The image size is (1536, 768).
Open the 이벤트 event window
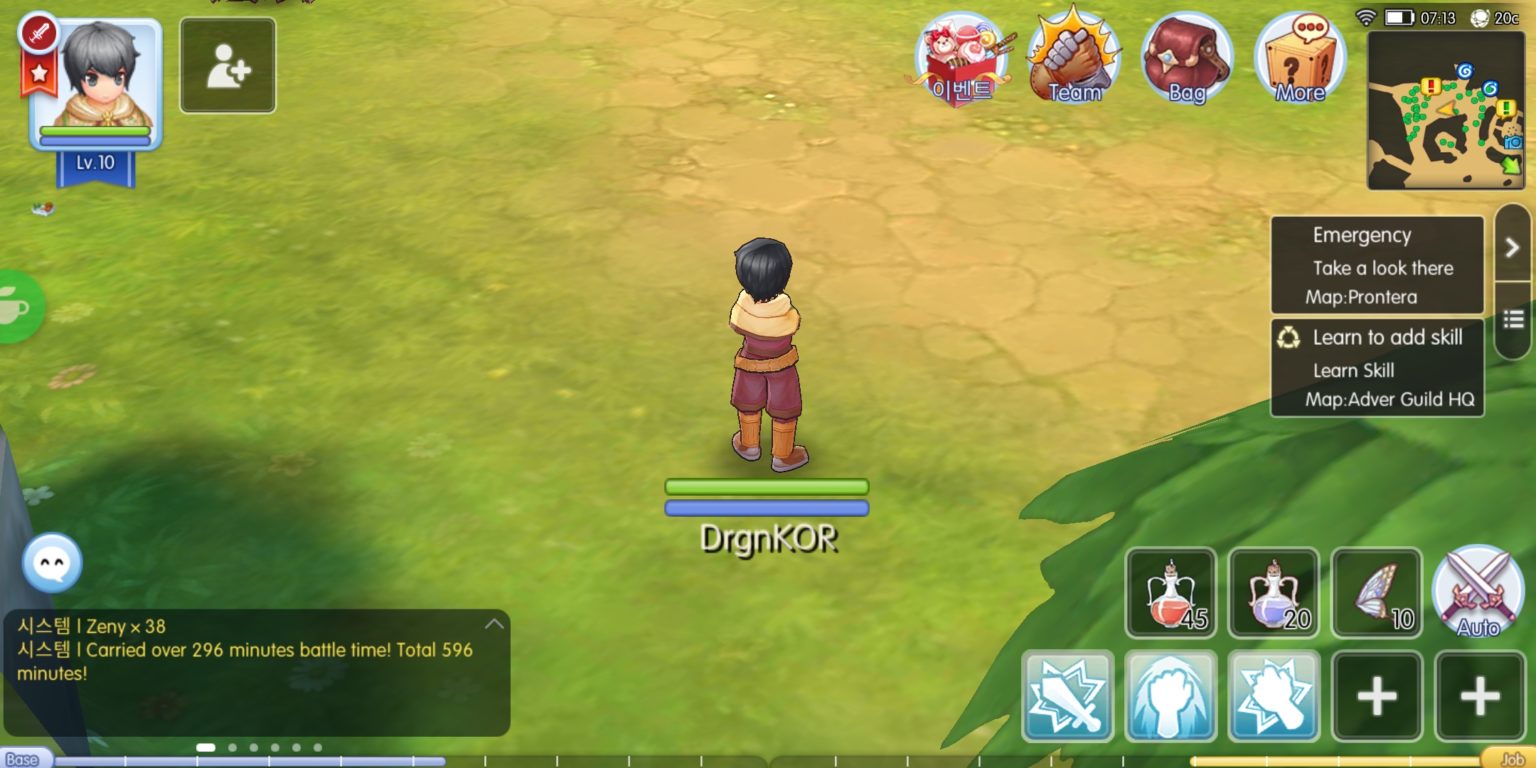click(962, 62)
